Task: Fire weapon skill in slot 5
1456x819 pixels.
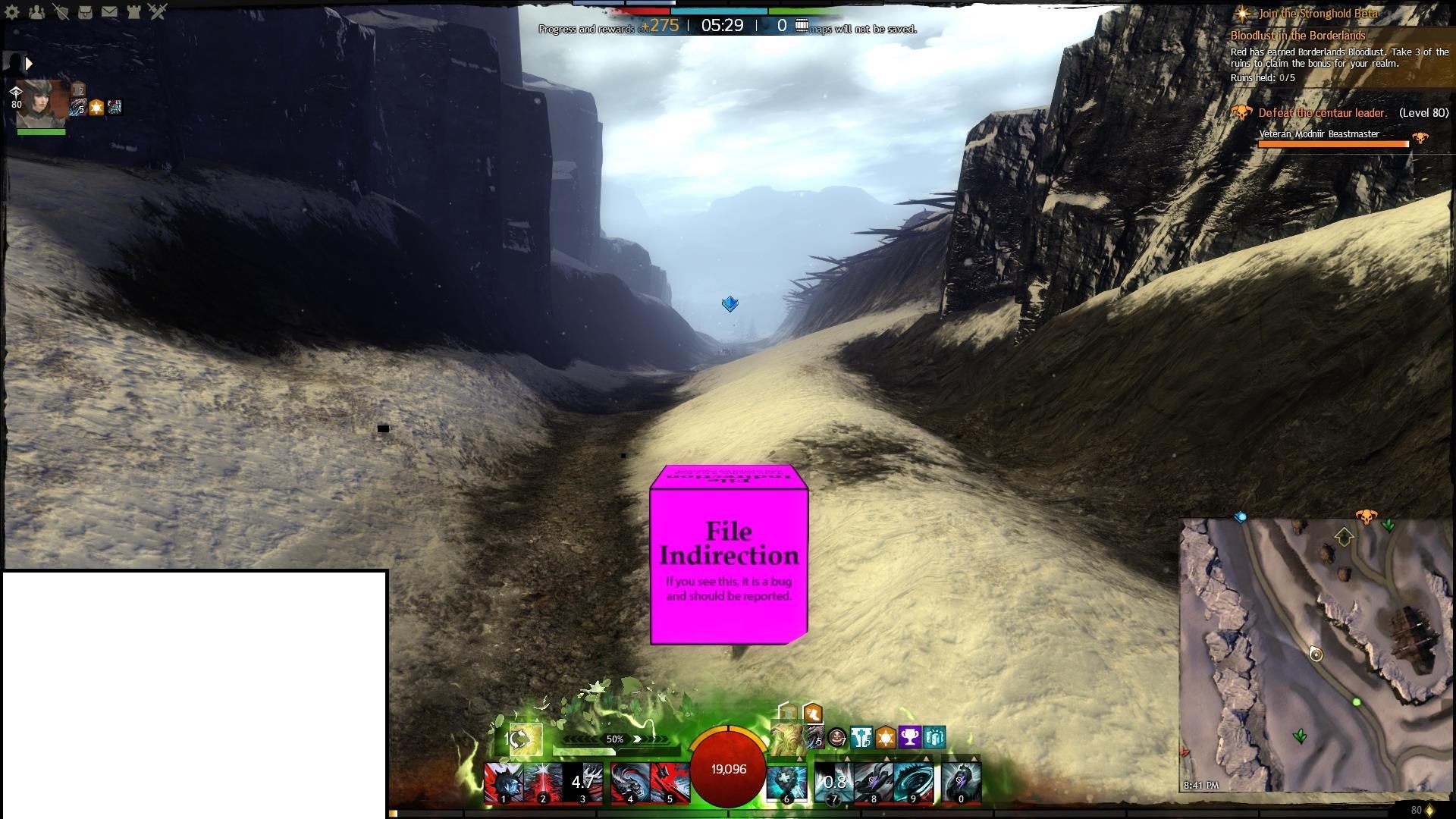Action: tap(670, 783)
